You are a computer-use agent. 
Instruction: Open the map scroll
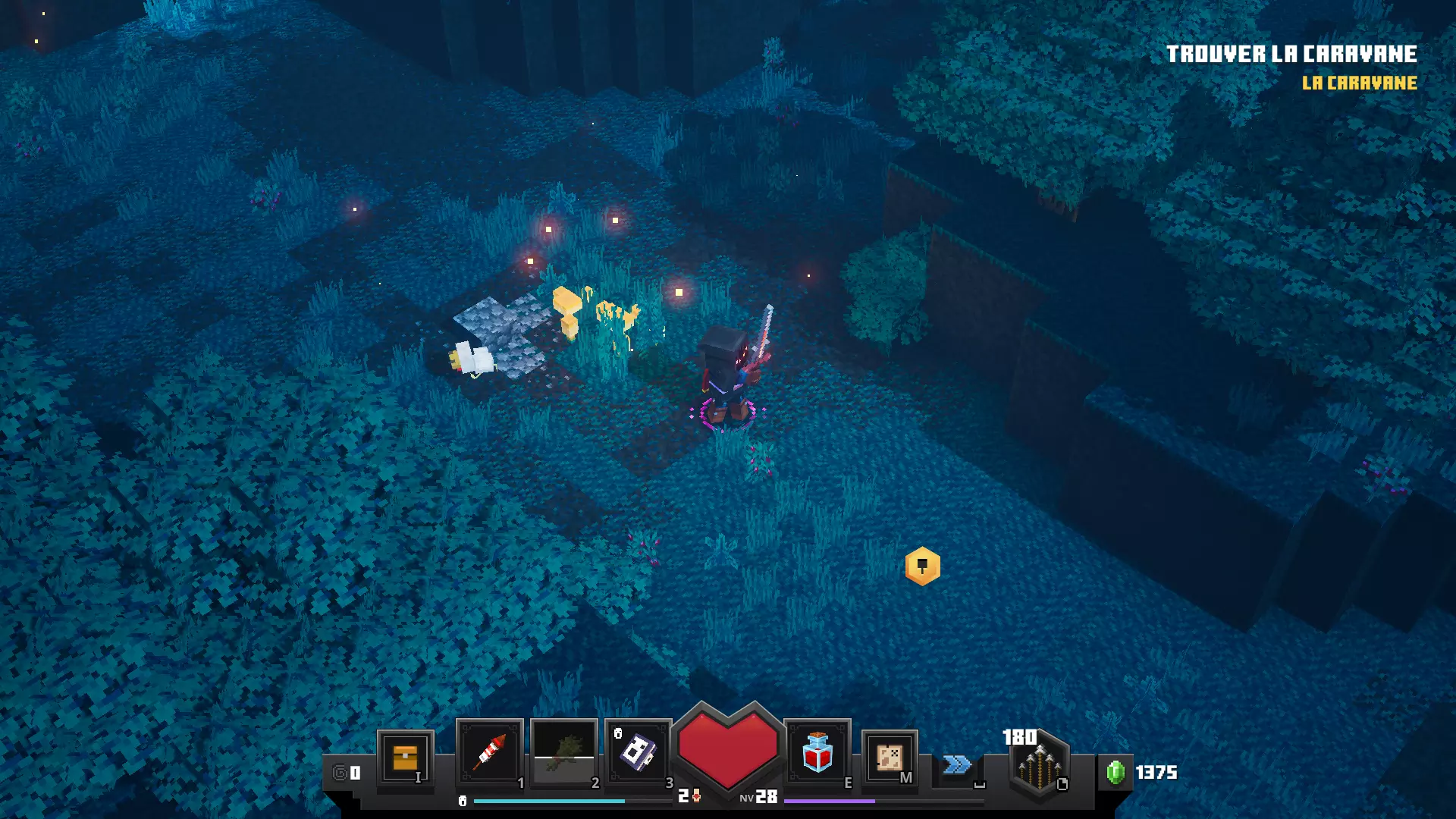tap(890, 757)
